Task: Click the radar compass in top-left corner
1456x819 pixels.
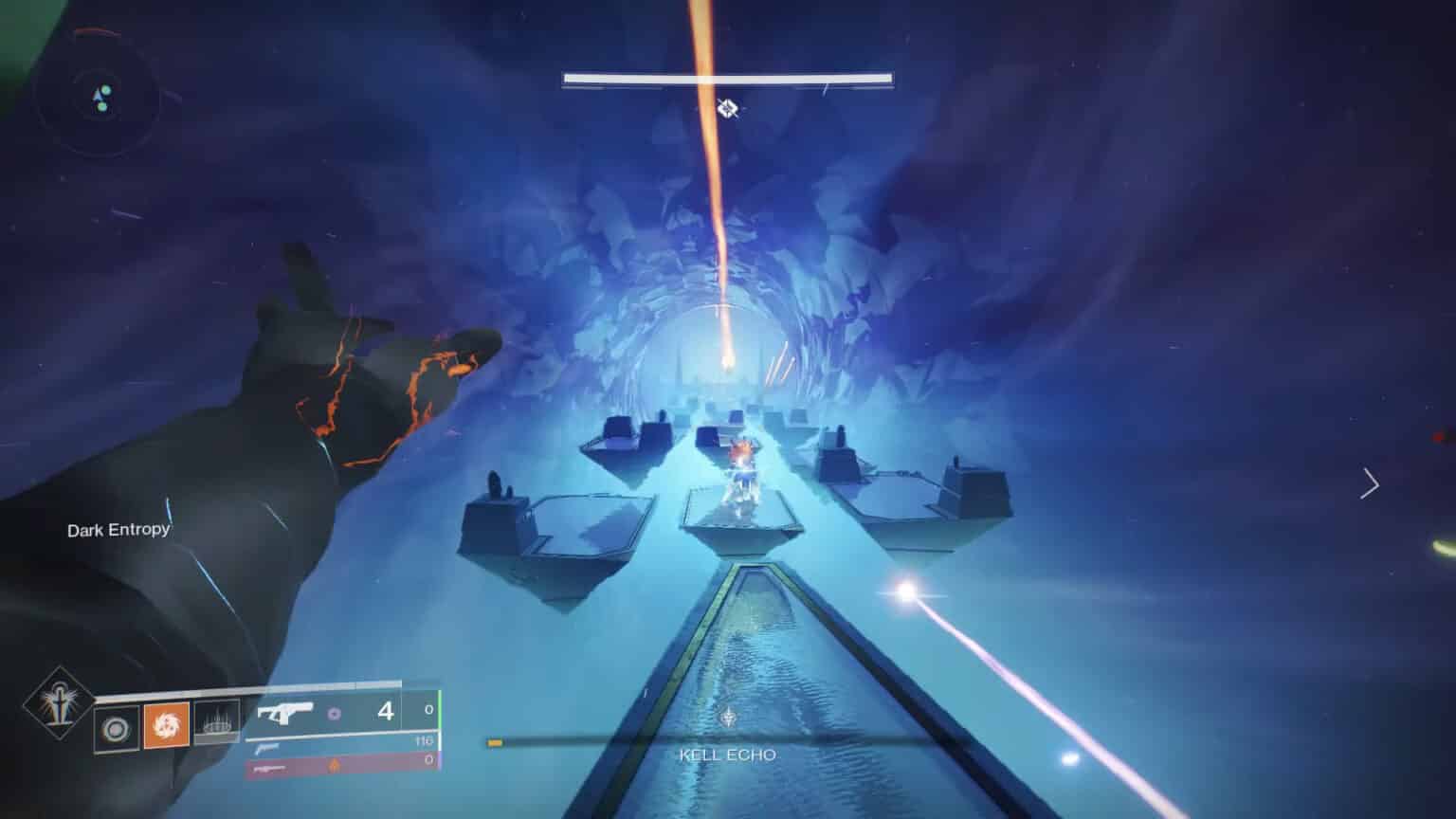Action: pyautogui.click(x=98, y=95)
